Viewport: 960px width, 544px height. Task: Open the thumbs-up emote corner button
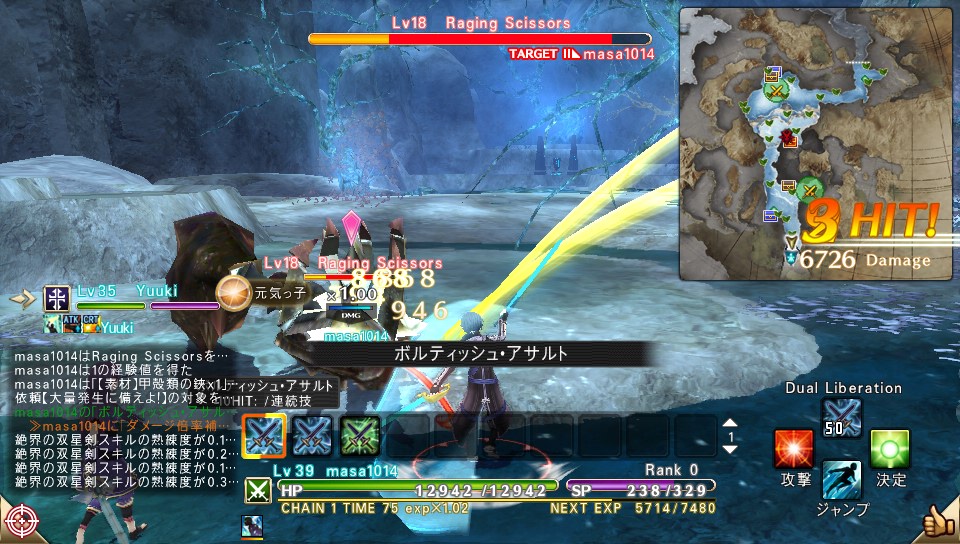[938, 521]
